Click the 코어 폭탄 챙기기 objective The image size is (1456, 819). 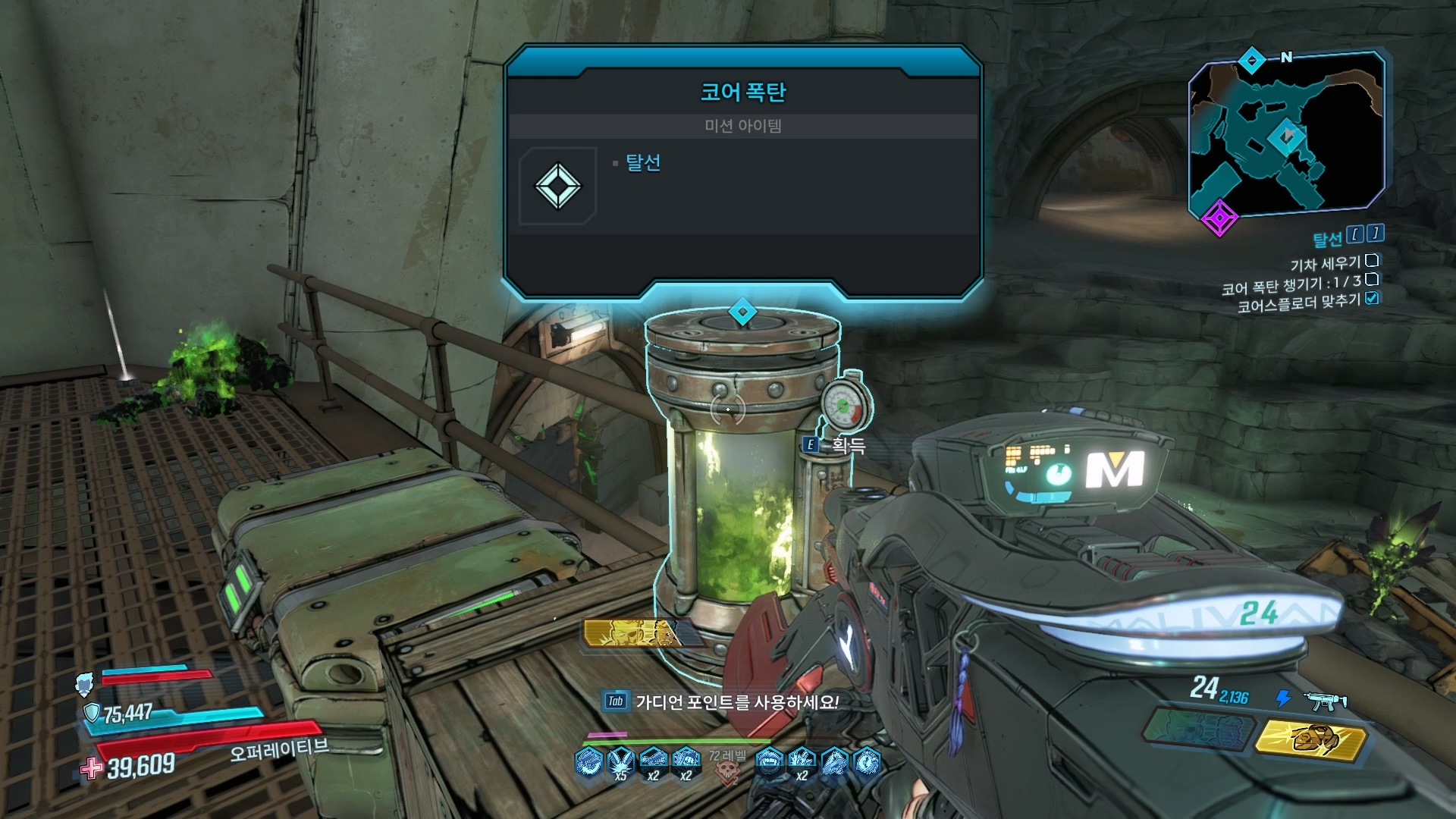[1291, 286]
